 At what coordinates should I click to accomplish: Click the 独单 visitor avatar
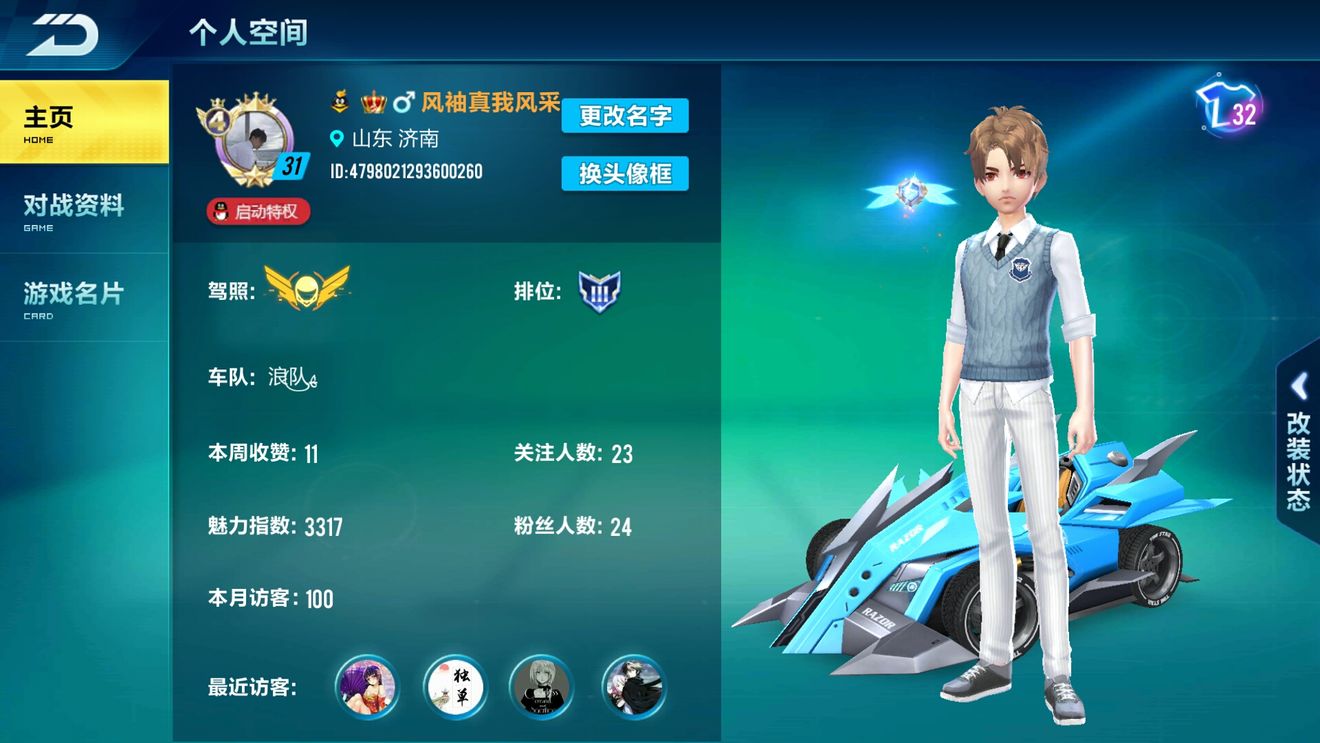[x=453, y=687]
